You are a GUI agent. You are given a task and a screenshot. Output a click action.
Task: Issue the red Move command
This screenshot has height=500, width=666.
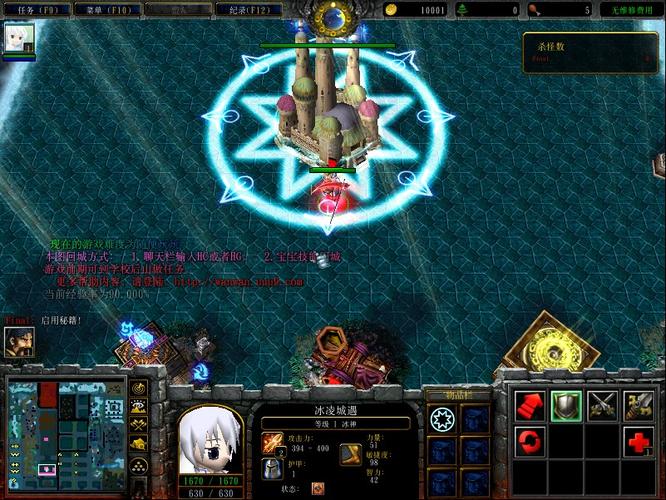click(530, 404)
